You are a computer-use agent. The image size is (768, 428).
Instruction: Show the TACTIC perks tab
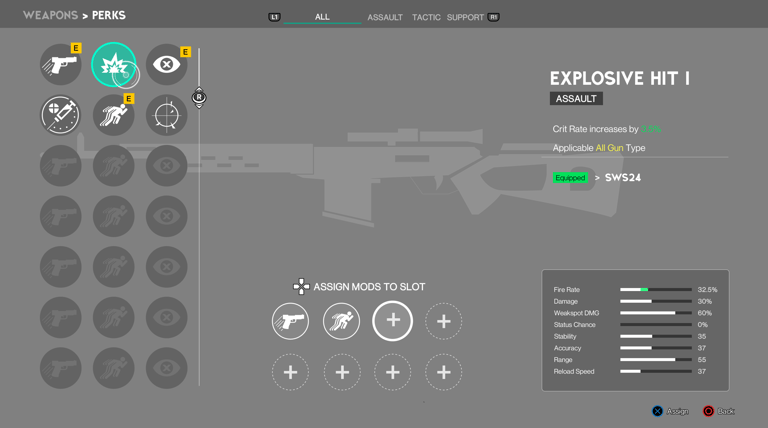click(426, 17)
